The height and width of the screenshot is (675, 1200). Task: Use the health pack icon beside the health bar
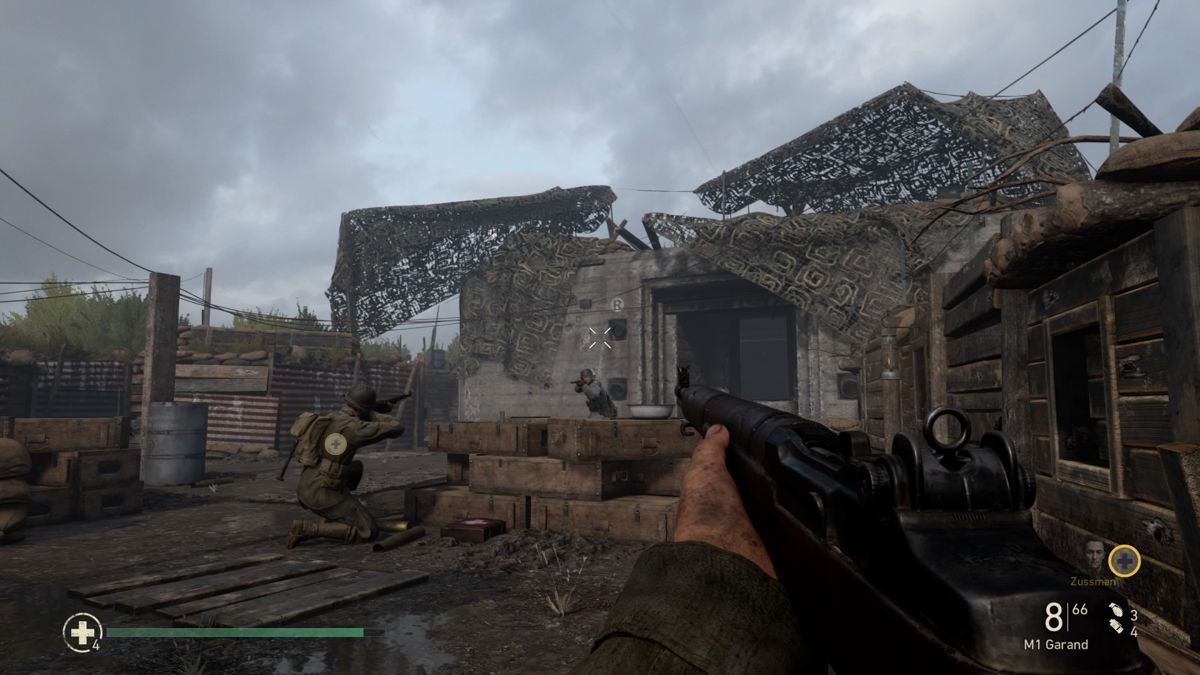(82, 632)
